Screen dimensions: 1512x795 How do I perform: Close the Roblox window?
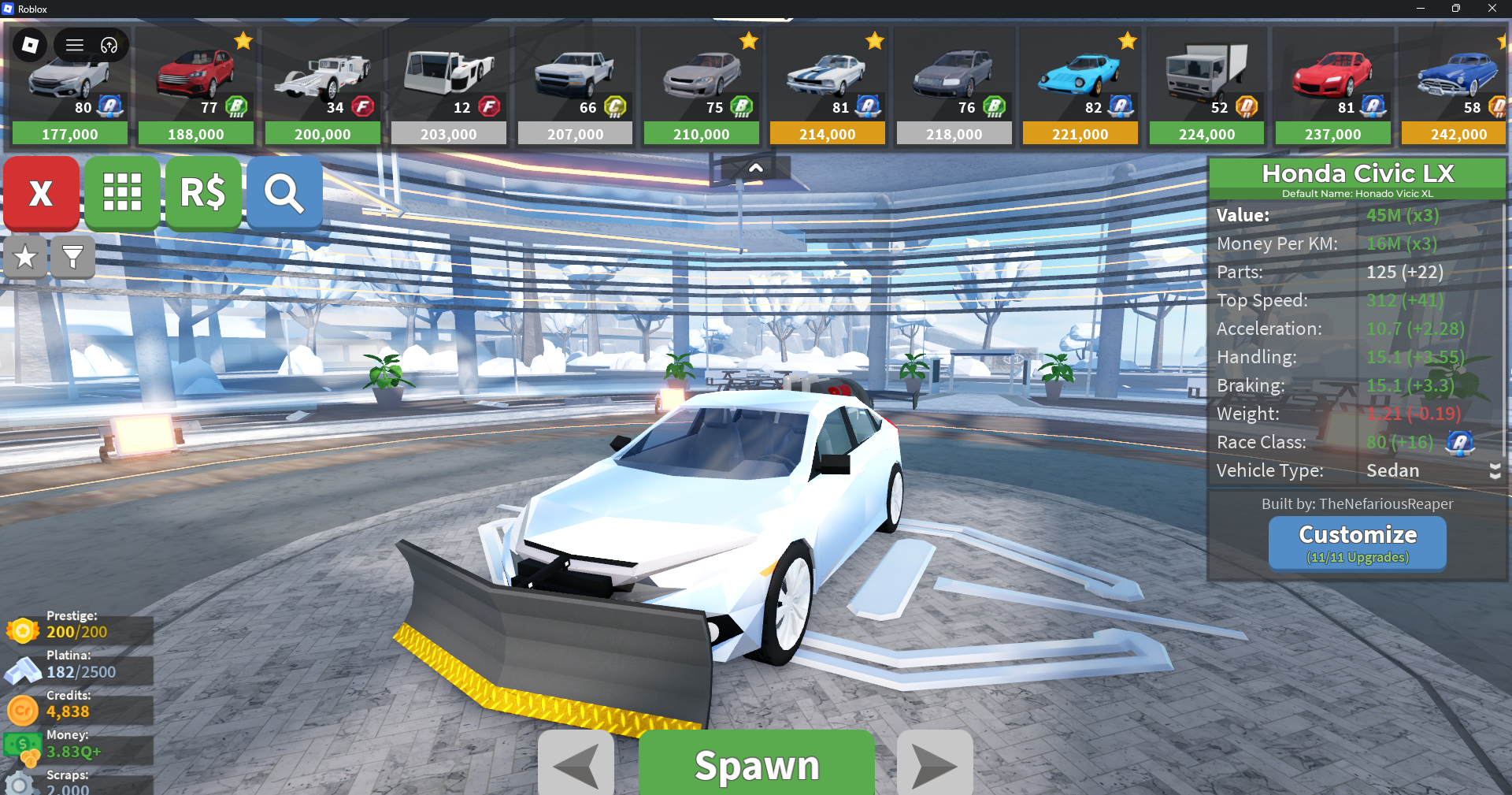pos(1492,9)
